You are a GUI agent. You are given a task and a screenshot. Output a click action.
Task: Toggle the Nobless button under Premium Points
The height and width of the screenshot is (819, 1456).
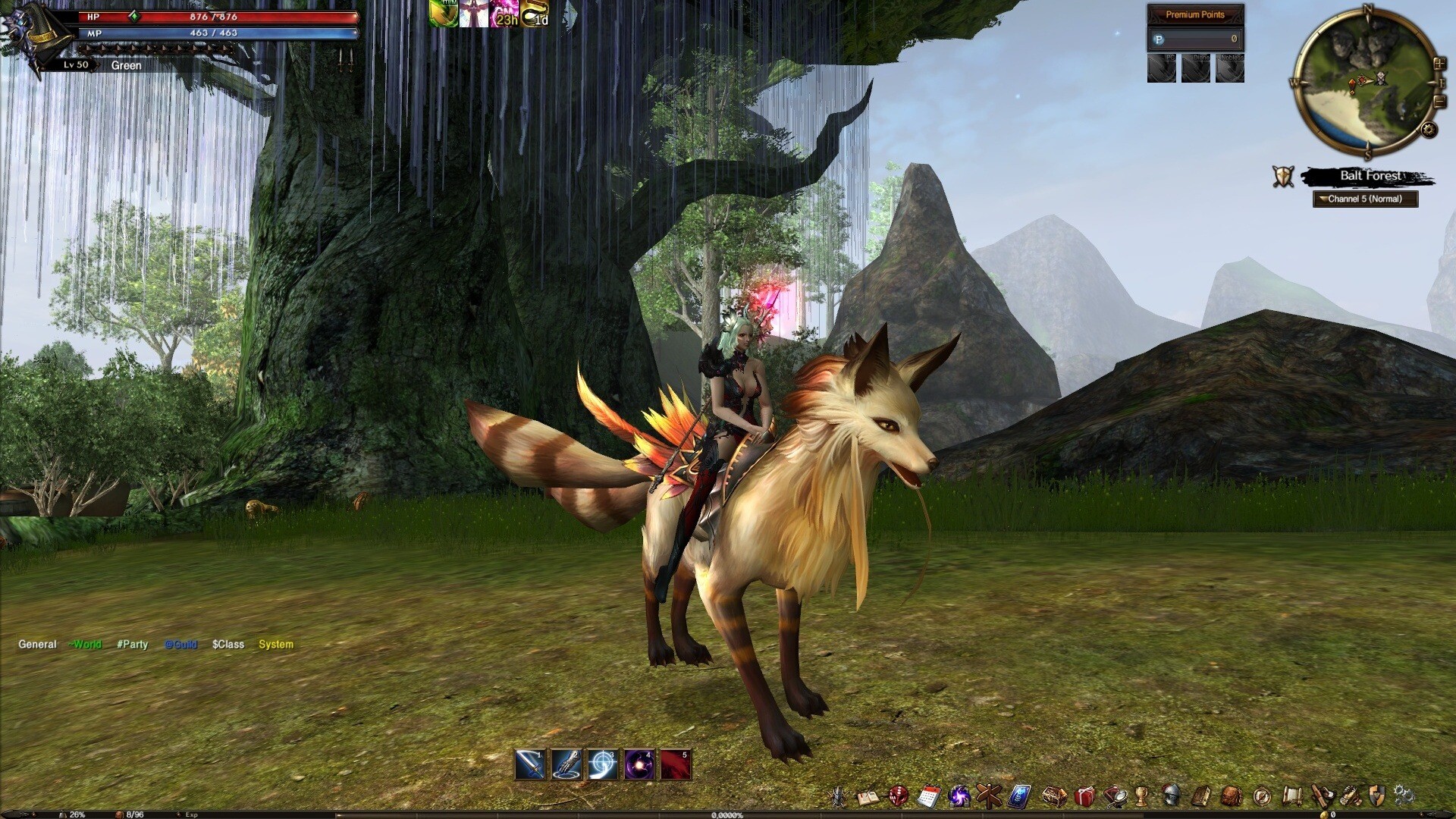coord(1230,67)
